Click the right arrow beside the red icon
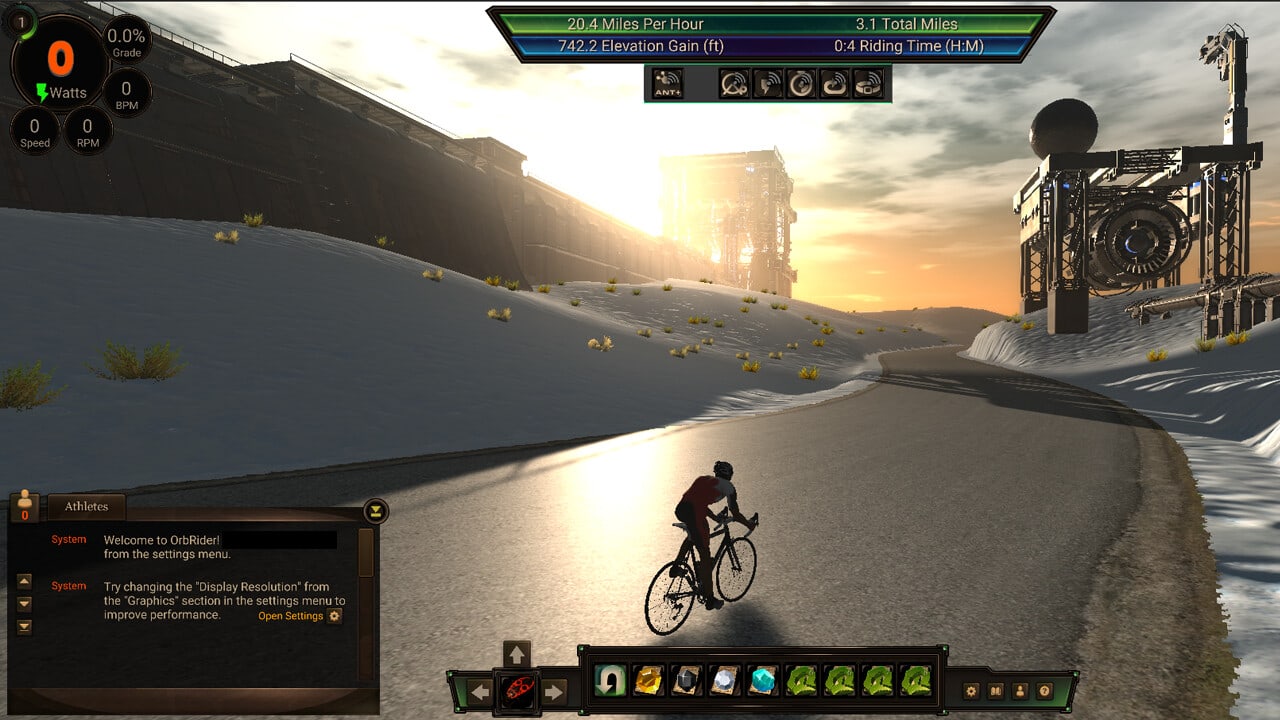This screenshot has width=1280, height=720. click(554, 691)
